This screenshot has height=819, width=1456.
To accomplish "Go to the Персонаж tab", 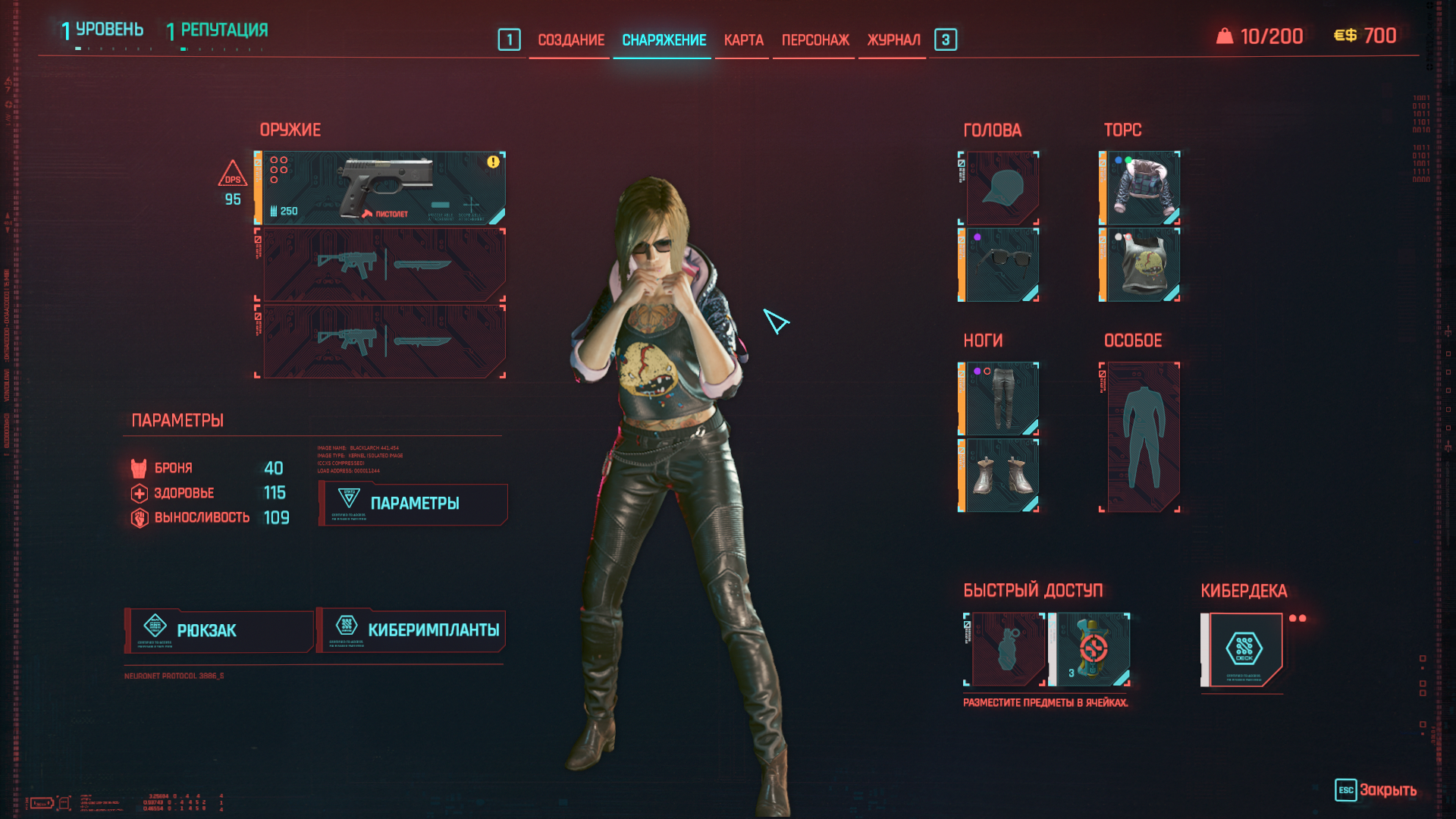I will coord(815,40).
